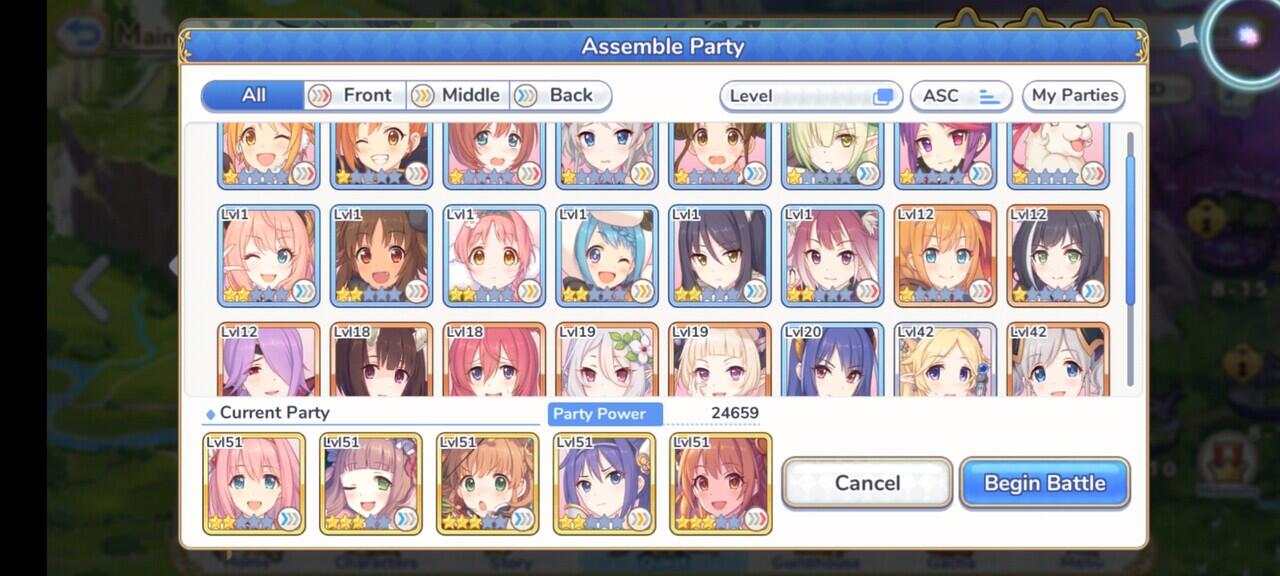Begin the battle with current party
Viewport: 1280px width, 576px height.
pyautogui.click(x=1044, y=483)
